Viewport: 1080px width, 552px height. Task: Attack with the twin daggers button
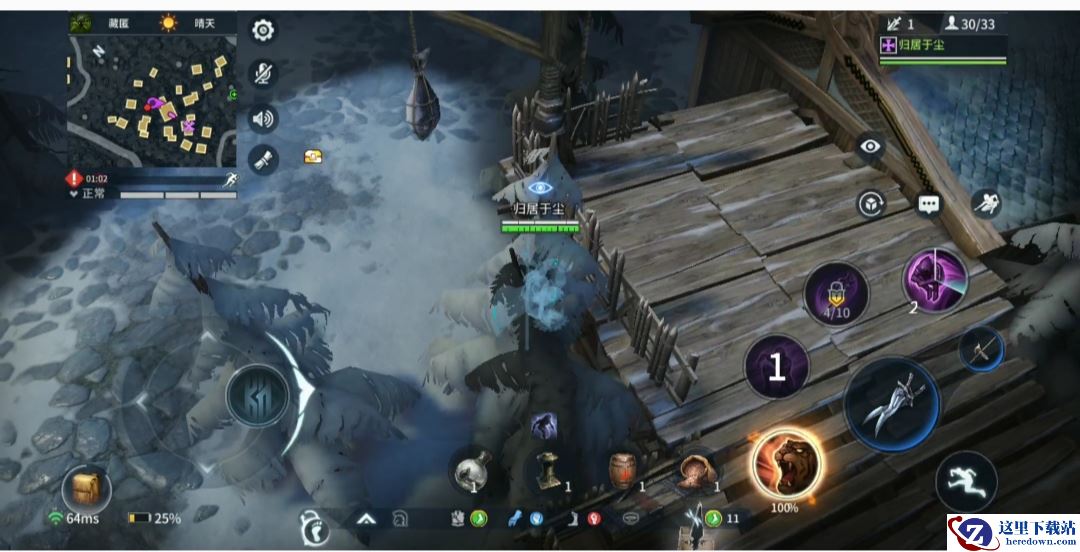coord(891,404)
